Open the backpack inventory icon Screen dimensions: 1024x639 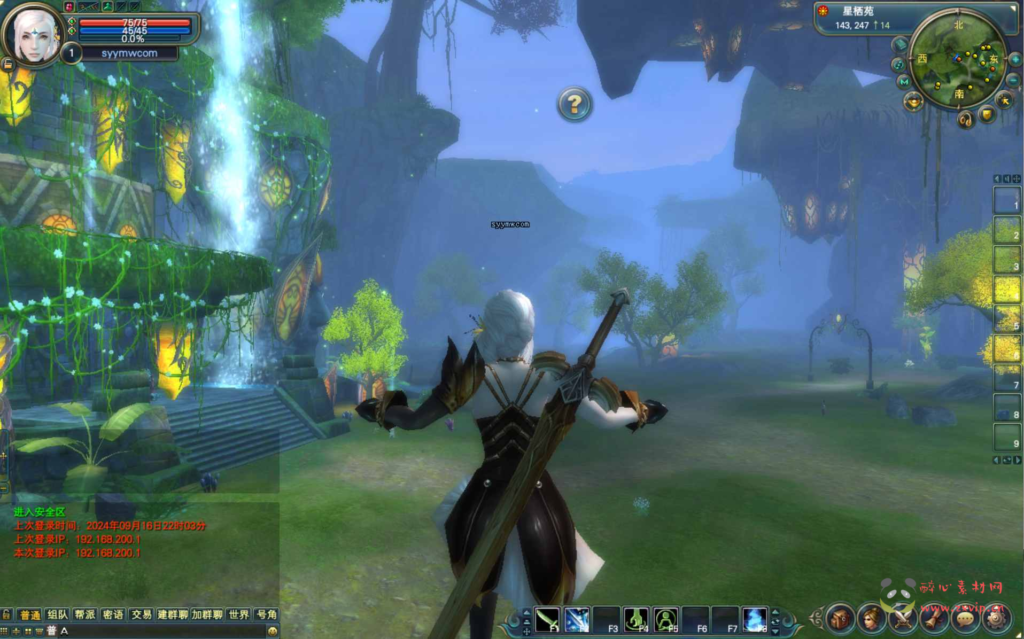click(x=840, y=617)
